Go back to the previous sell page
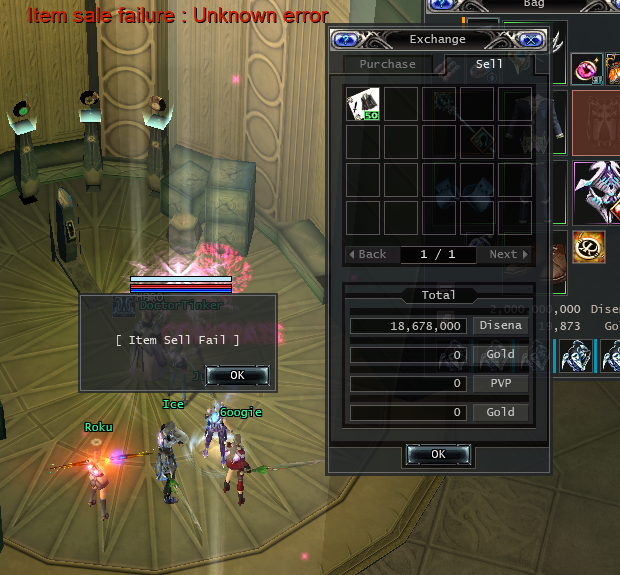This screenshot has width=620, height=575. coord(368,254)
